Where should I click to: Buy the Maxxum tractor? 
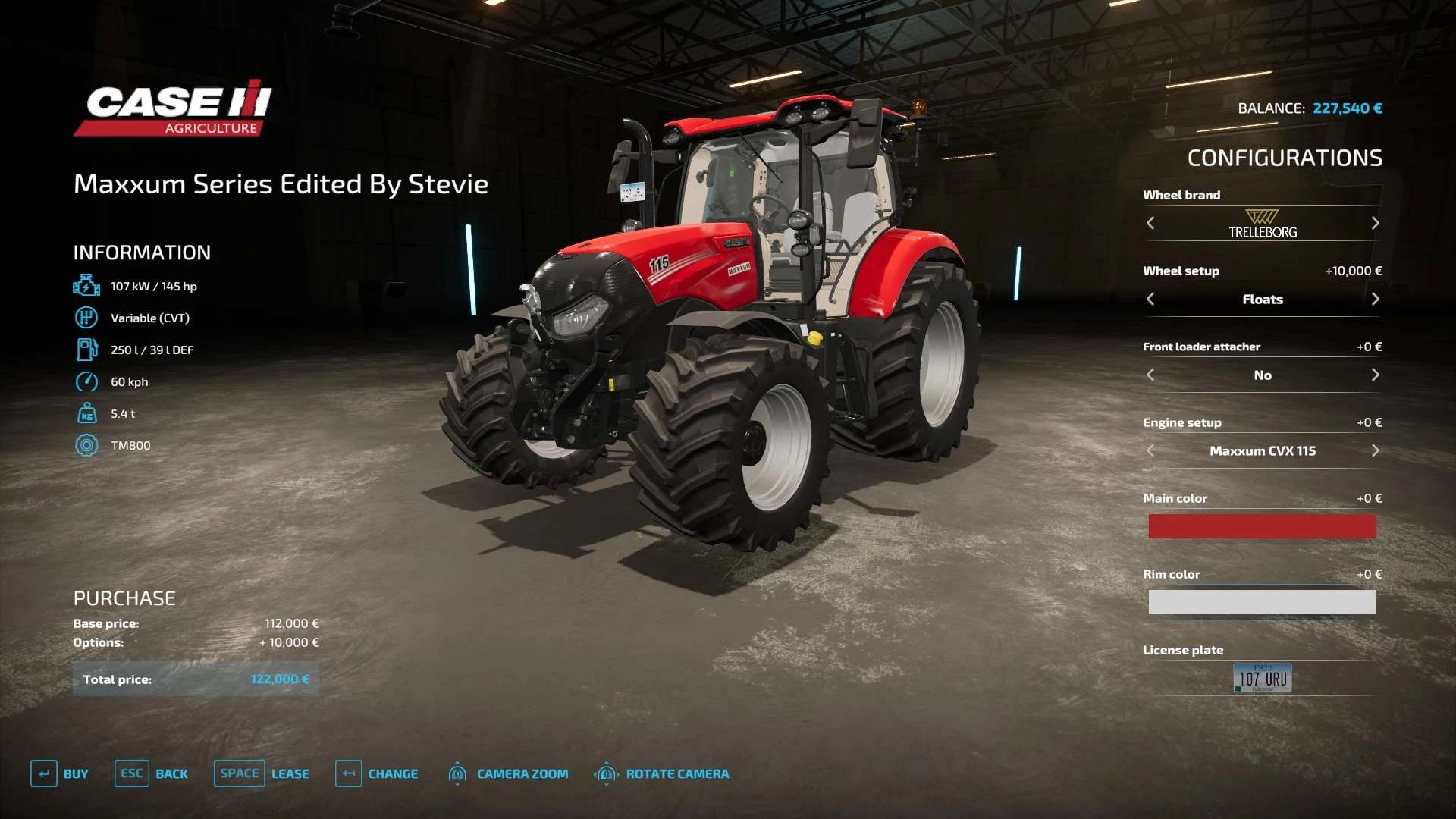point(60,773)
